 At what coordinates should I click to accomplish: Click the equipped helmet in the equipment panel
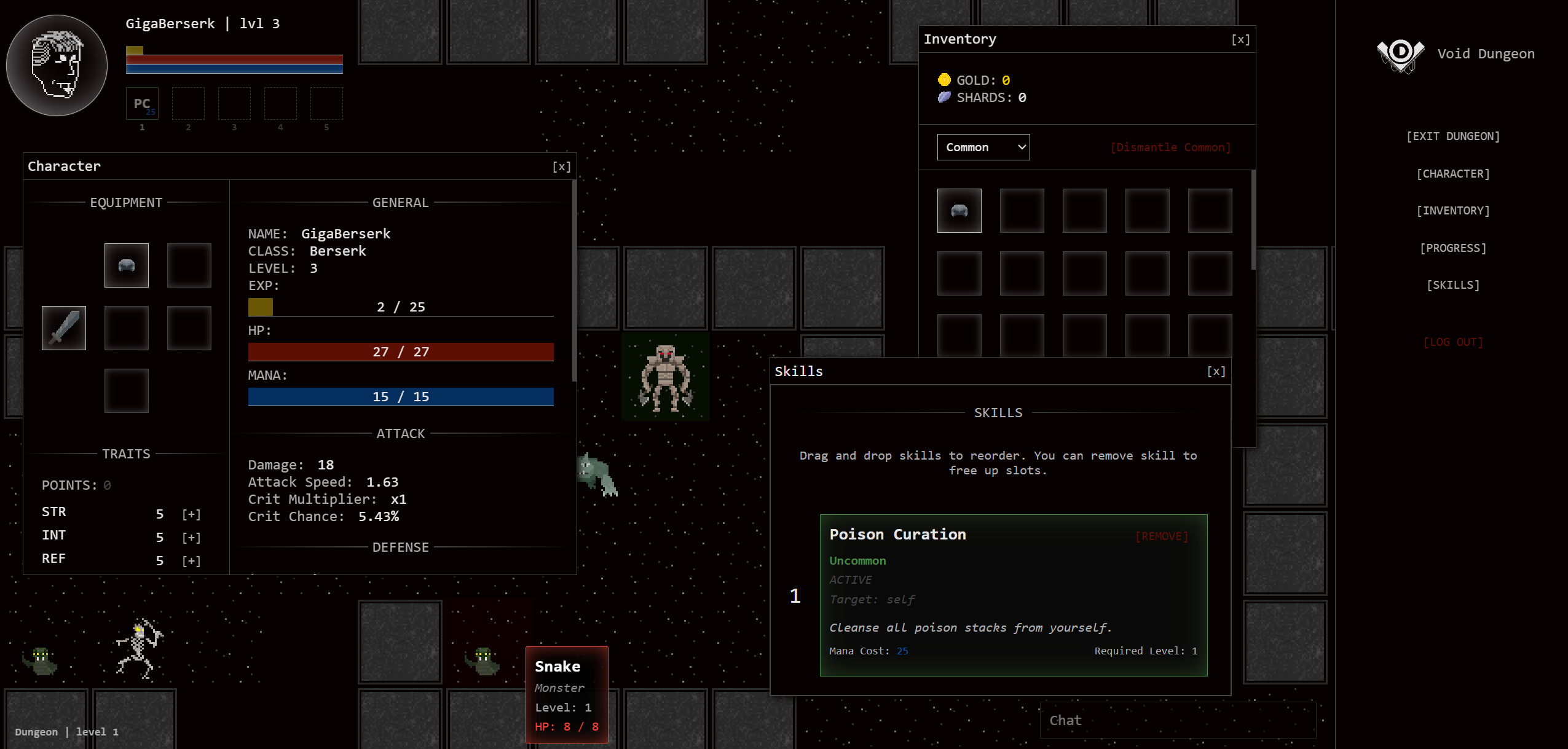tap(126, 265)
